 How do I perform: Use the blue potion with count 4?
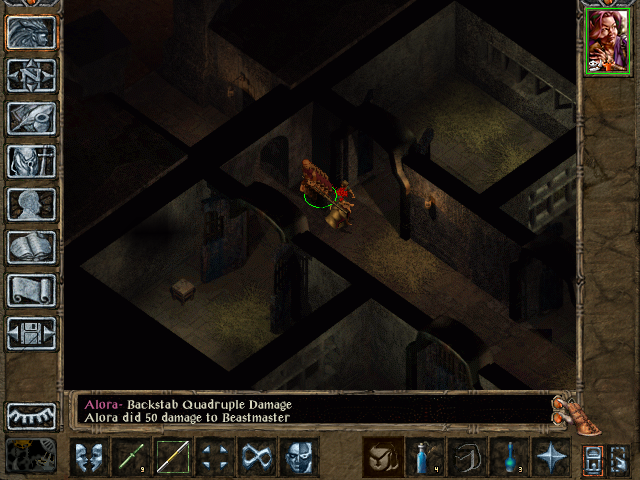tap(425, 457)
